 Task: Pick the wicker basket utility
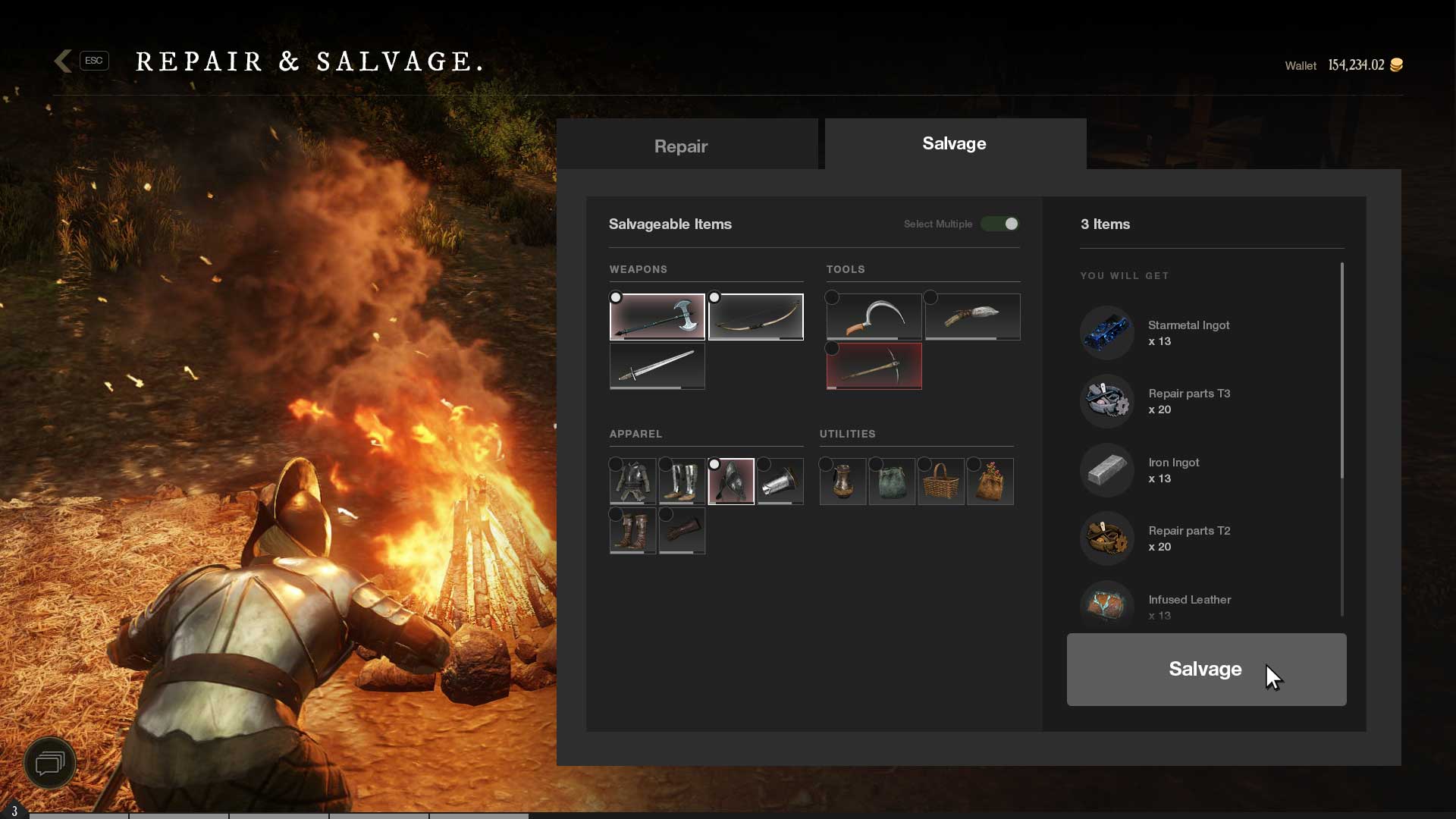(941, 482)
